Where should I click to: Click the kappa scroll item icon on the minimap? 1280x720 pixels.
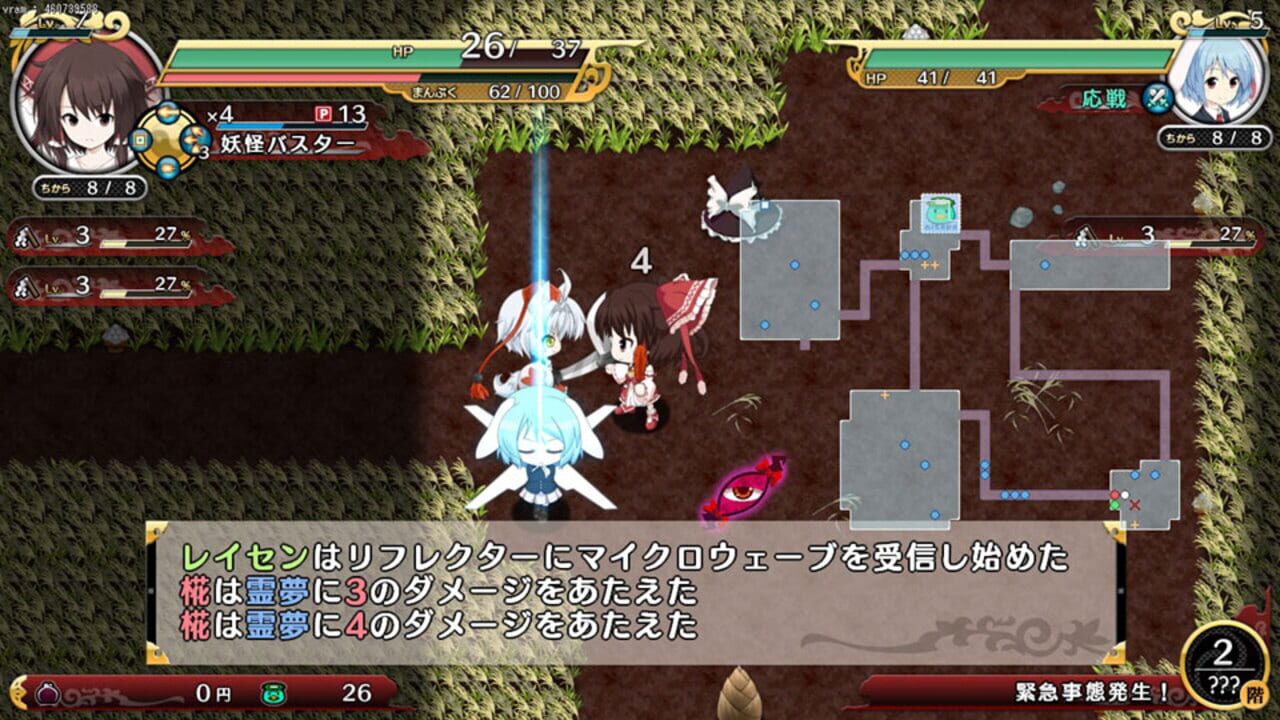940,213
